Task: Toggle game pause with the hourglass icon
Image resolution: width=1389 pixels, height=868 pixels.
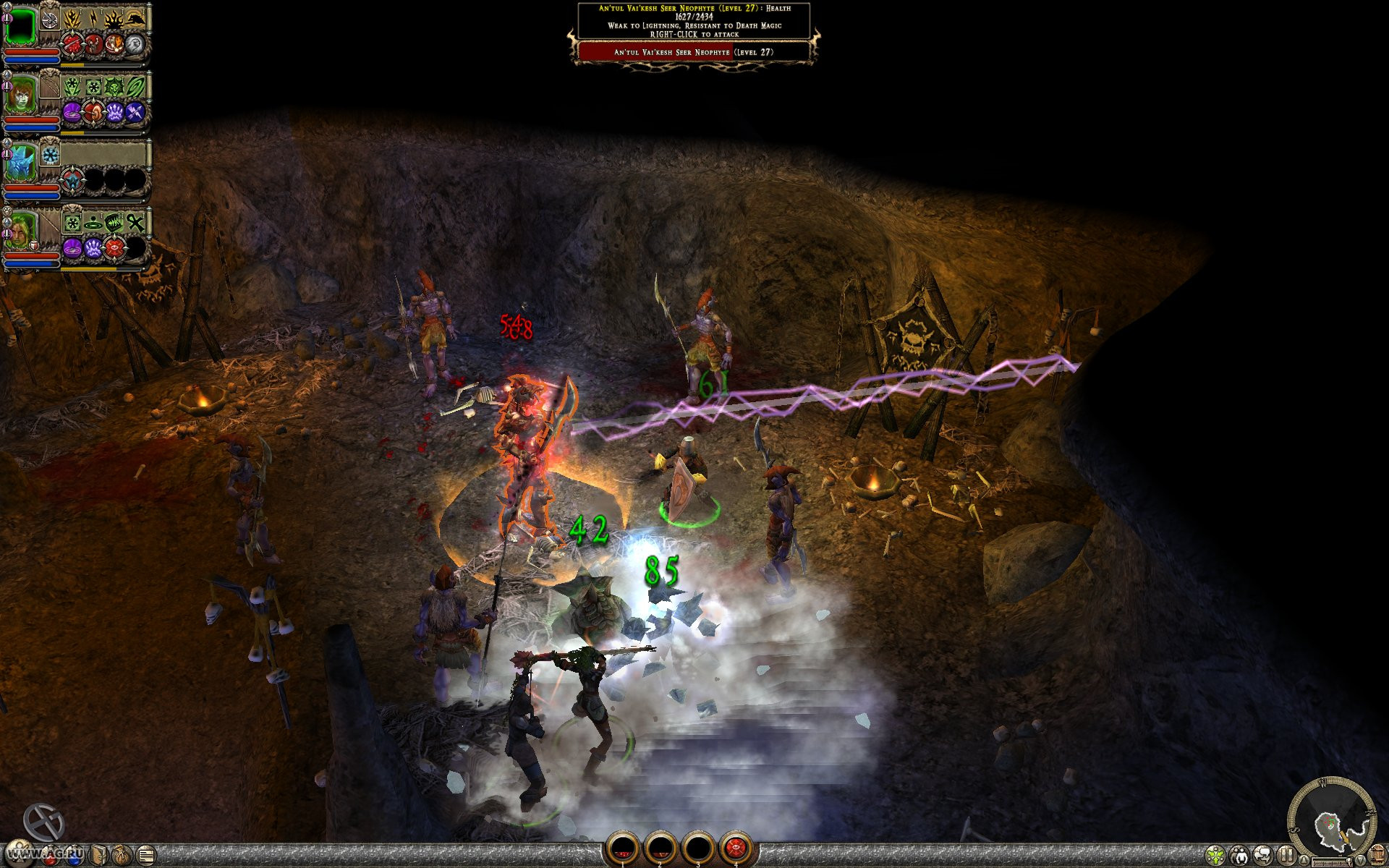Action: [1286, 856]
